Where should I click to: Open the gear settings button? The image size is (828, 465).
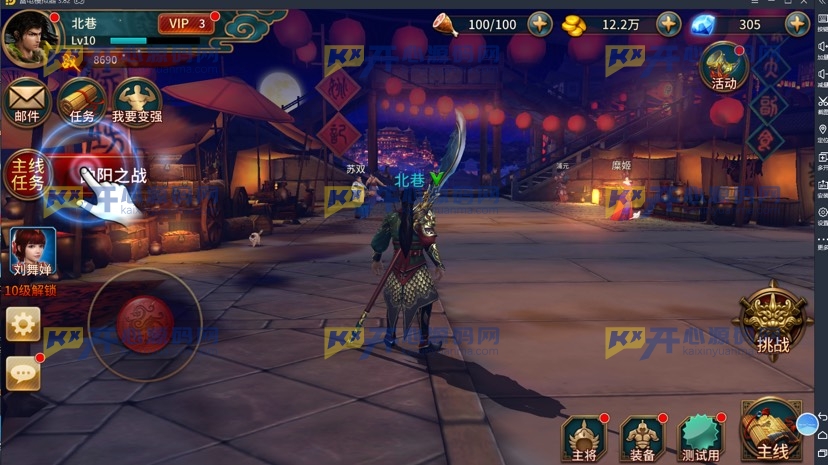(23, 324)
